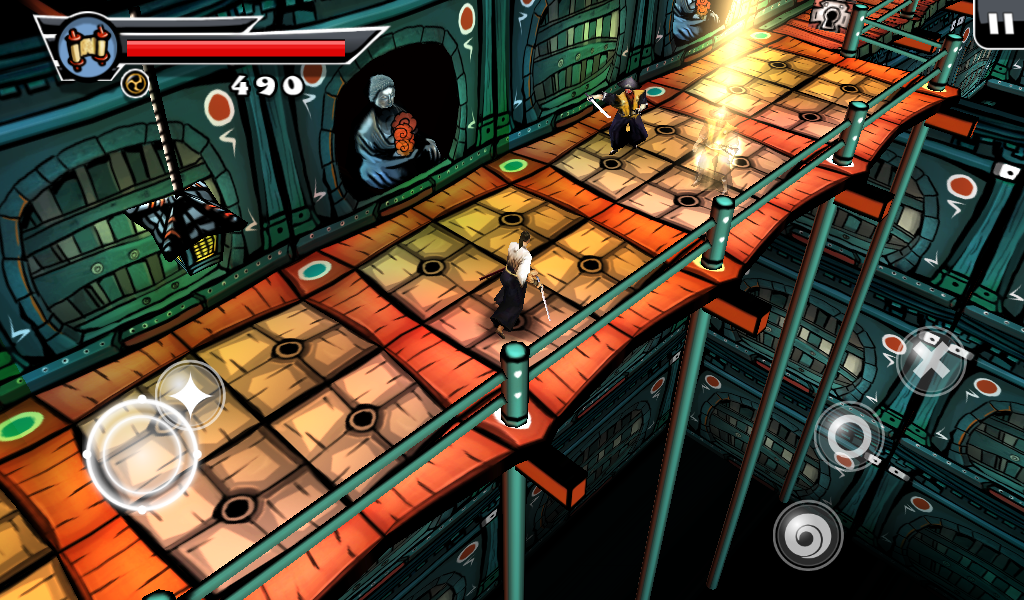Open the scroll icon beside the health bar
Viewport: 1024px width, 600px height.
(x=86, y=45)
